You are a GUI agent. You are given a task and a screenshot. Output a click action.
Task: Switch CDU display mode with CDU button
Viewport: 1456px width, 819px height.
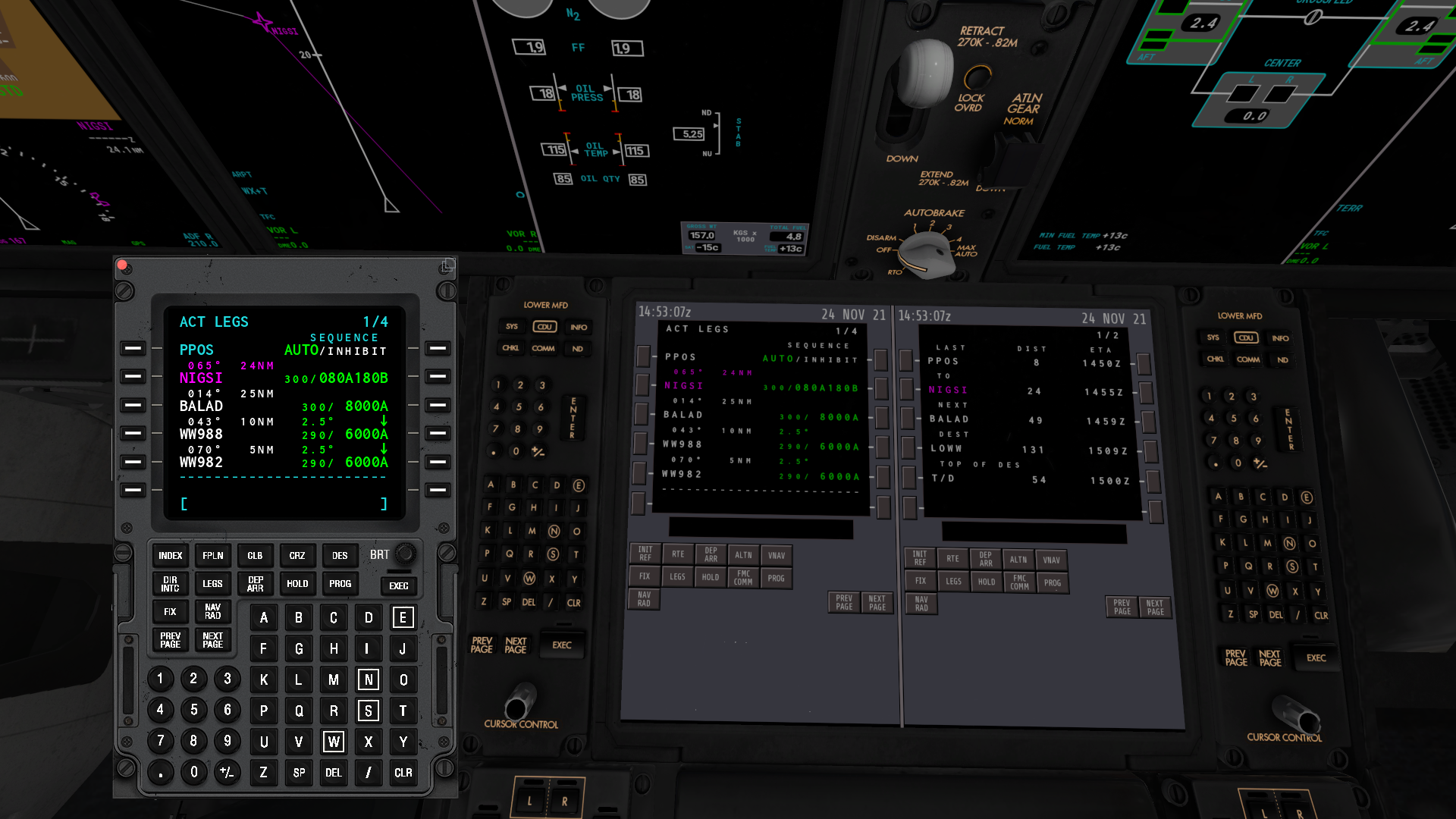click(x=545, y=327)
